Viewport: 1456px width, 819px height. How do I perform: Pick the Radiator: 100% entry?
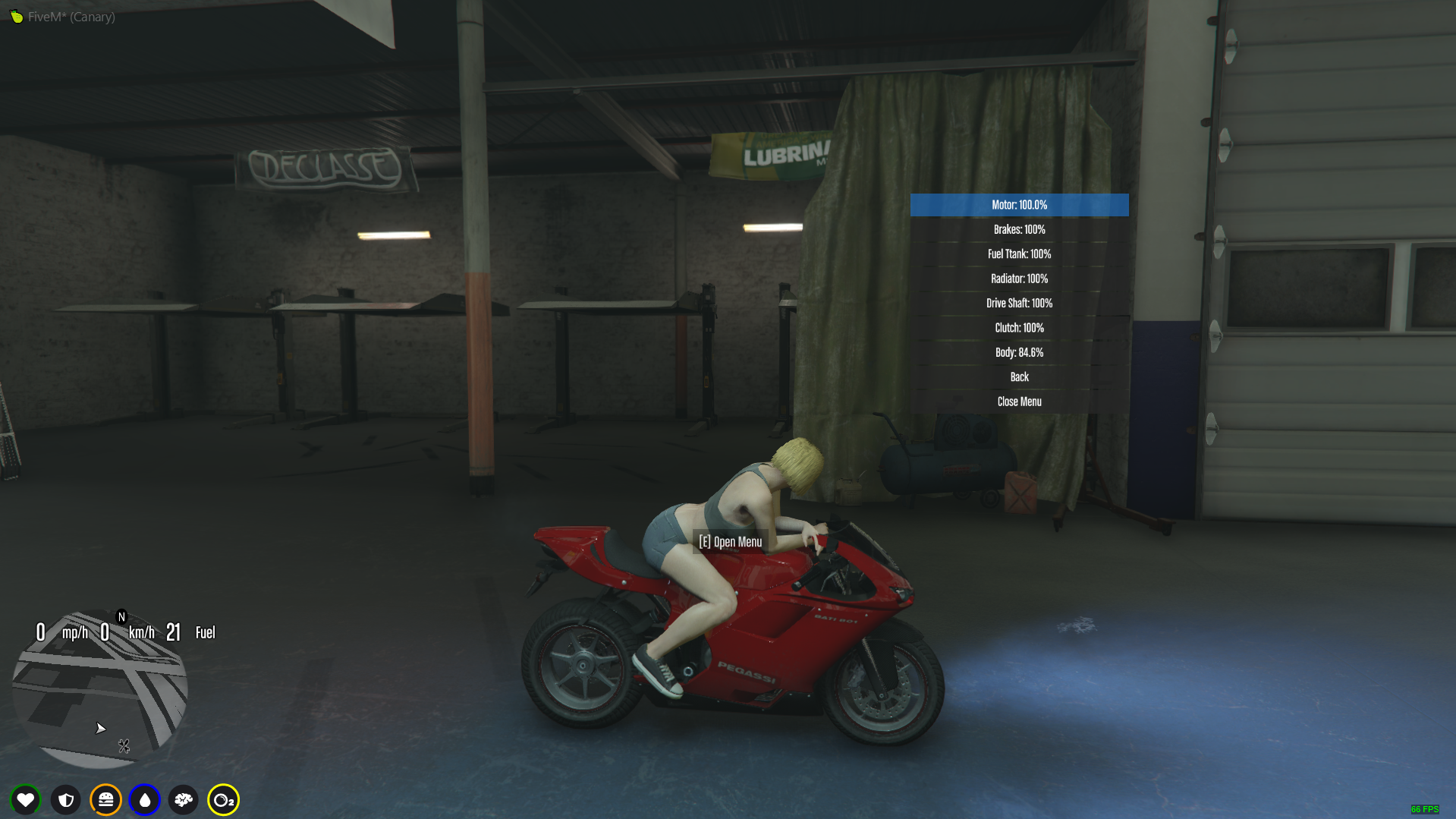coord(1019,279)
